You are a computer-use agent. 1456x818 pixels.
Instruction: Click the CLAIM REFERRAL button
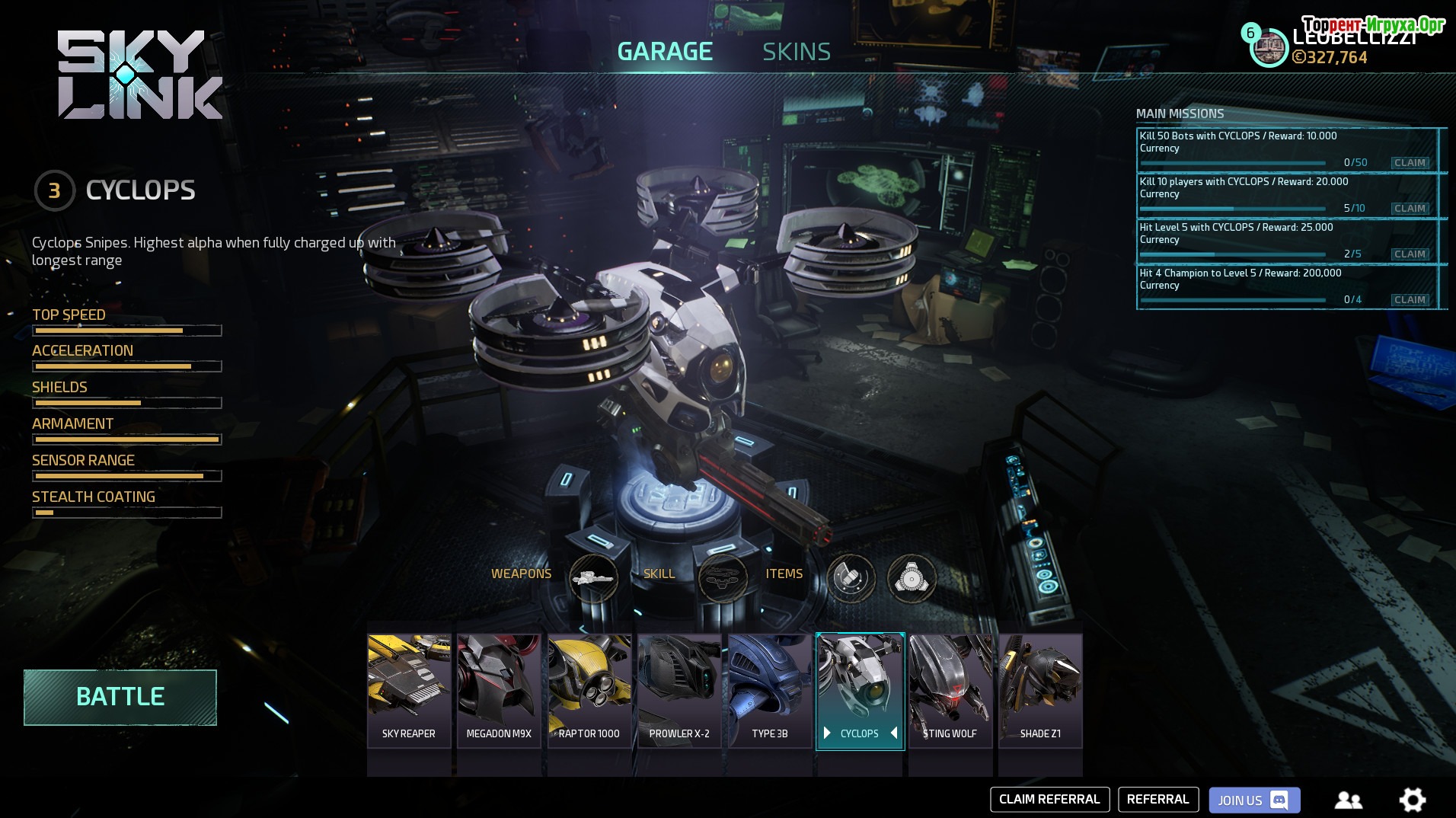point(1049,800)
